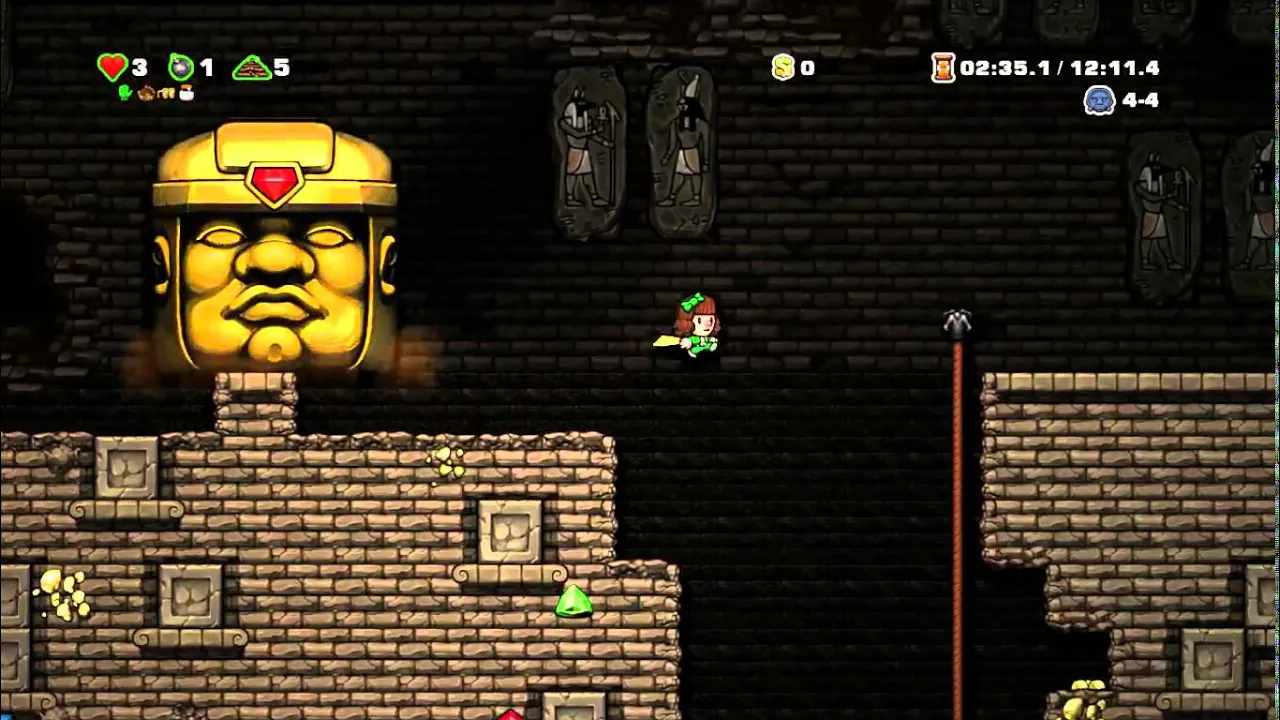Click the blue level face icon
The height and width of the screenshot is (720, 1280).
click(x=1099, y=100)
